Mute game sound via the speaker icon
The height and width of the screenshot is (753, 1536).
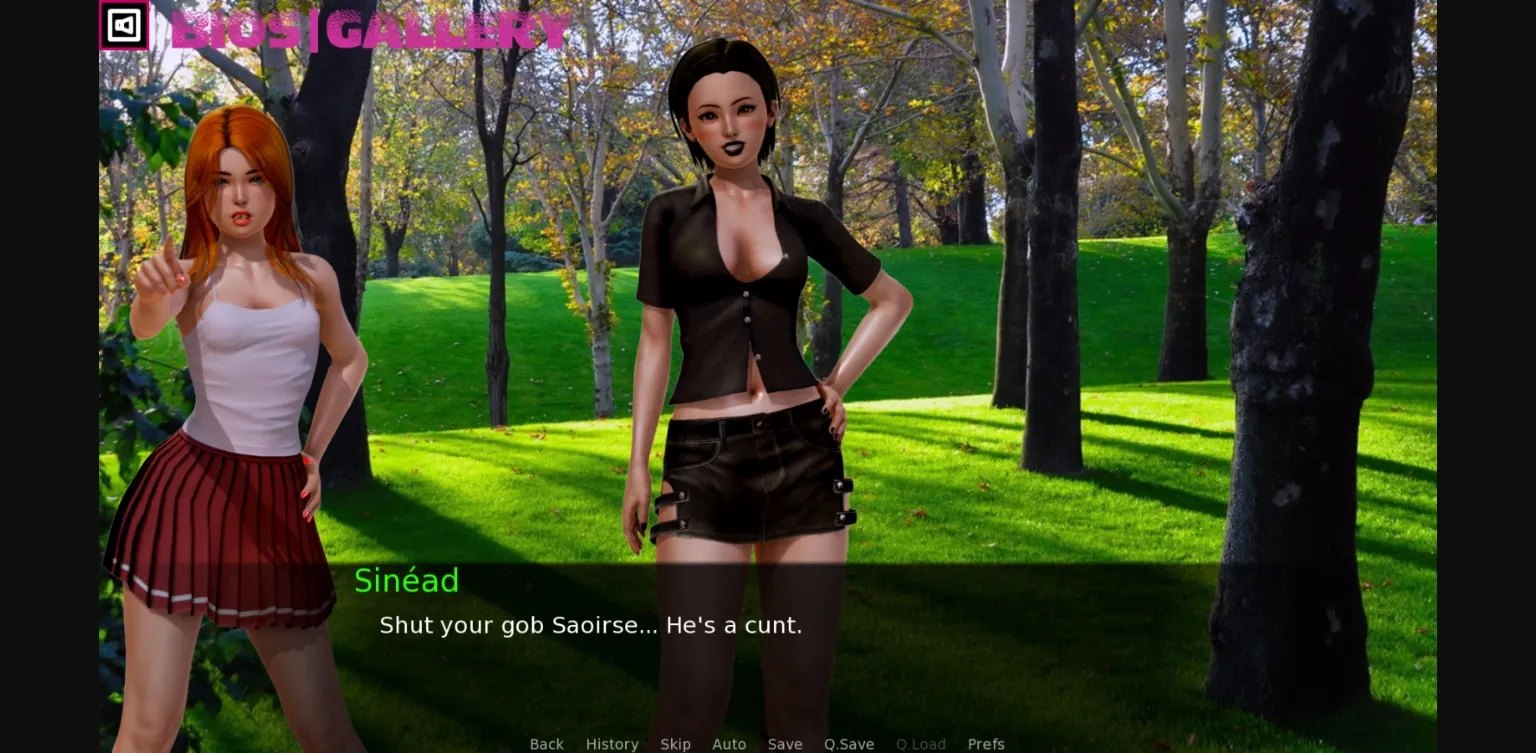pos(123,26)
